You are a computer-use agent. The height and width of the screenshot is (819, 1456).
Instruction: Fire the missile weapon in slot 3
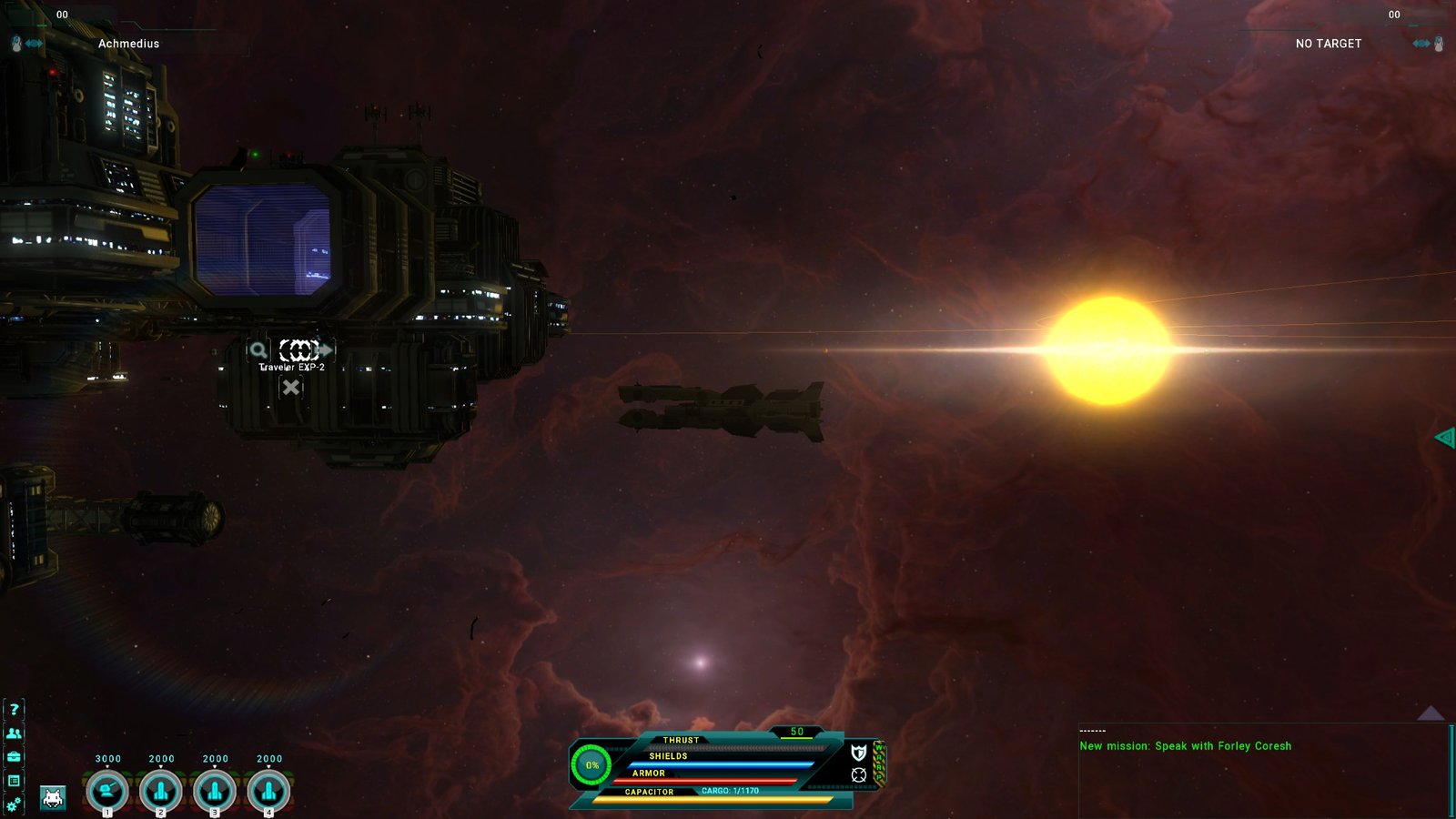point(215,791)
